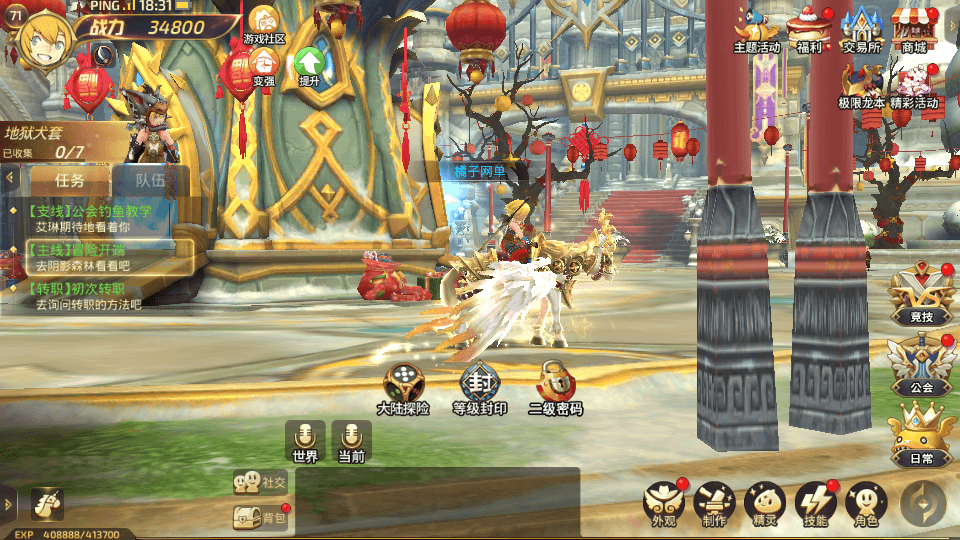Open the 背包 backpack

(260, 517)
